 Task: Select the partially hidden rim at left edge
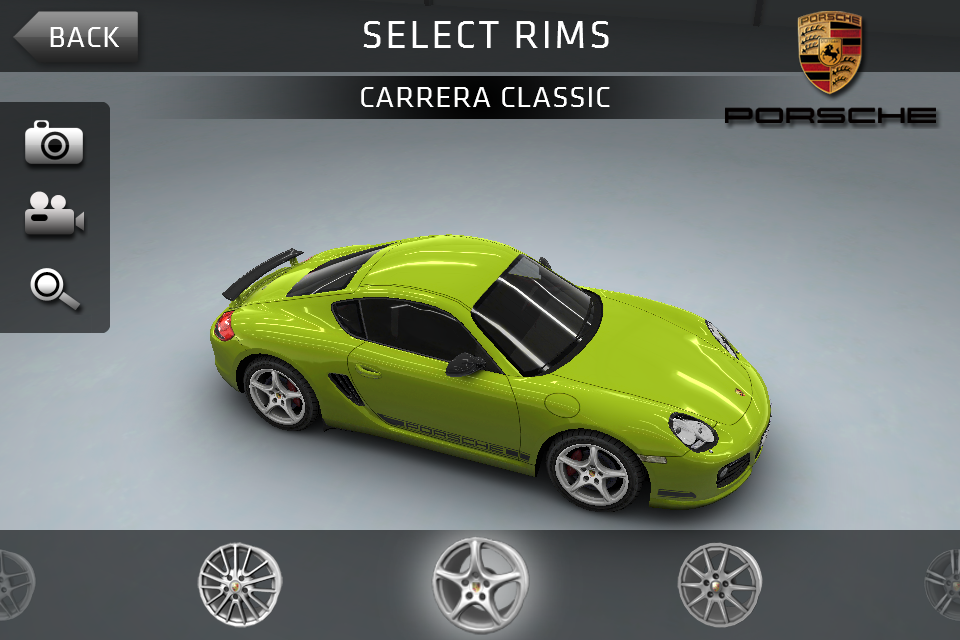coord(14,584)
